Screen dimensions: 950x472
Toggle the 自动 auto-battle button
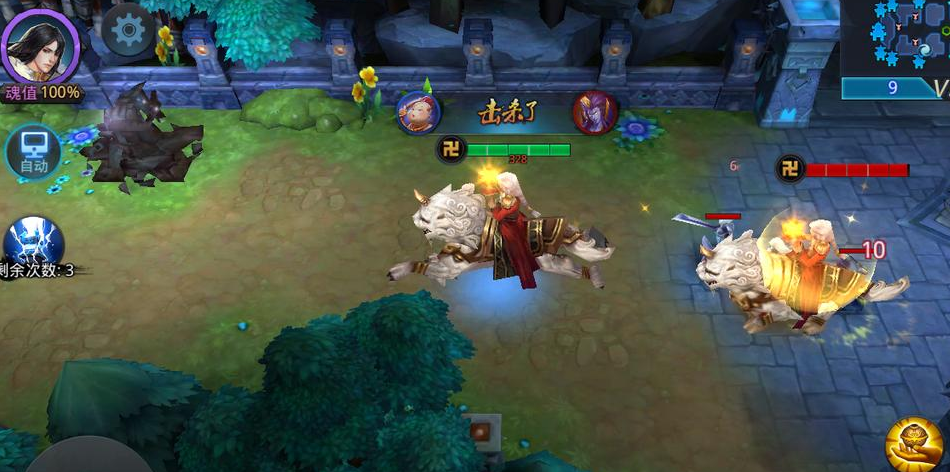coord(33,154)
